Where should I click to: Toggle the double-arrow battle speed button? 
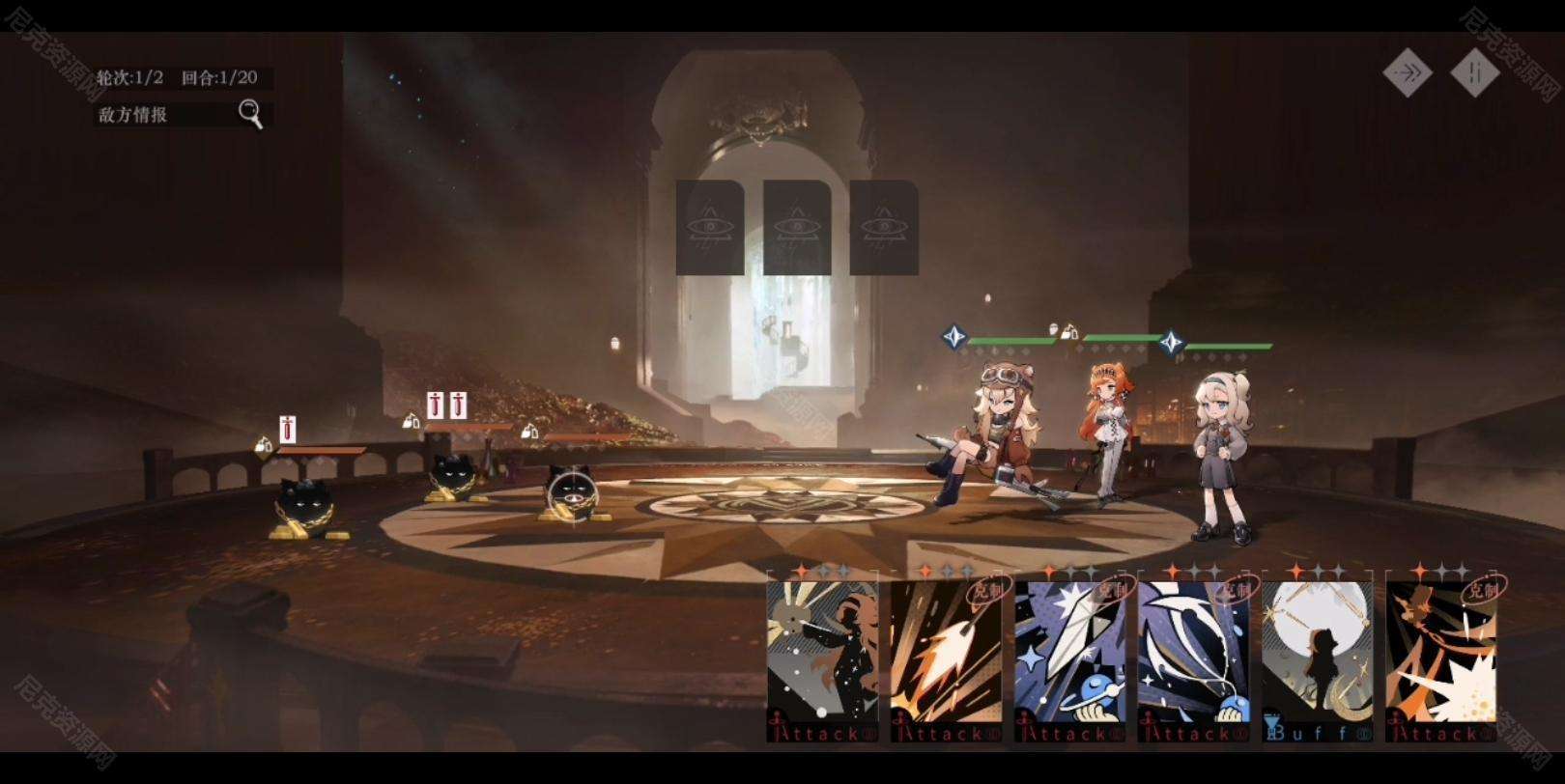pyautogui.click(x=1407, y=72)
